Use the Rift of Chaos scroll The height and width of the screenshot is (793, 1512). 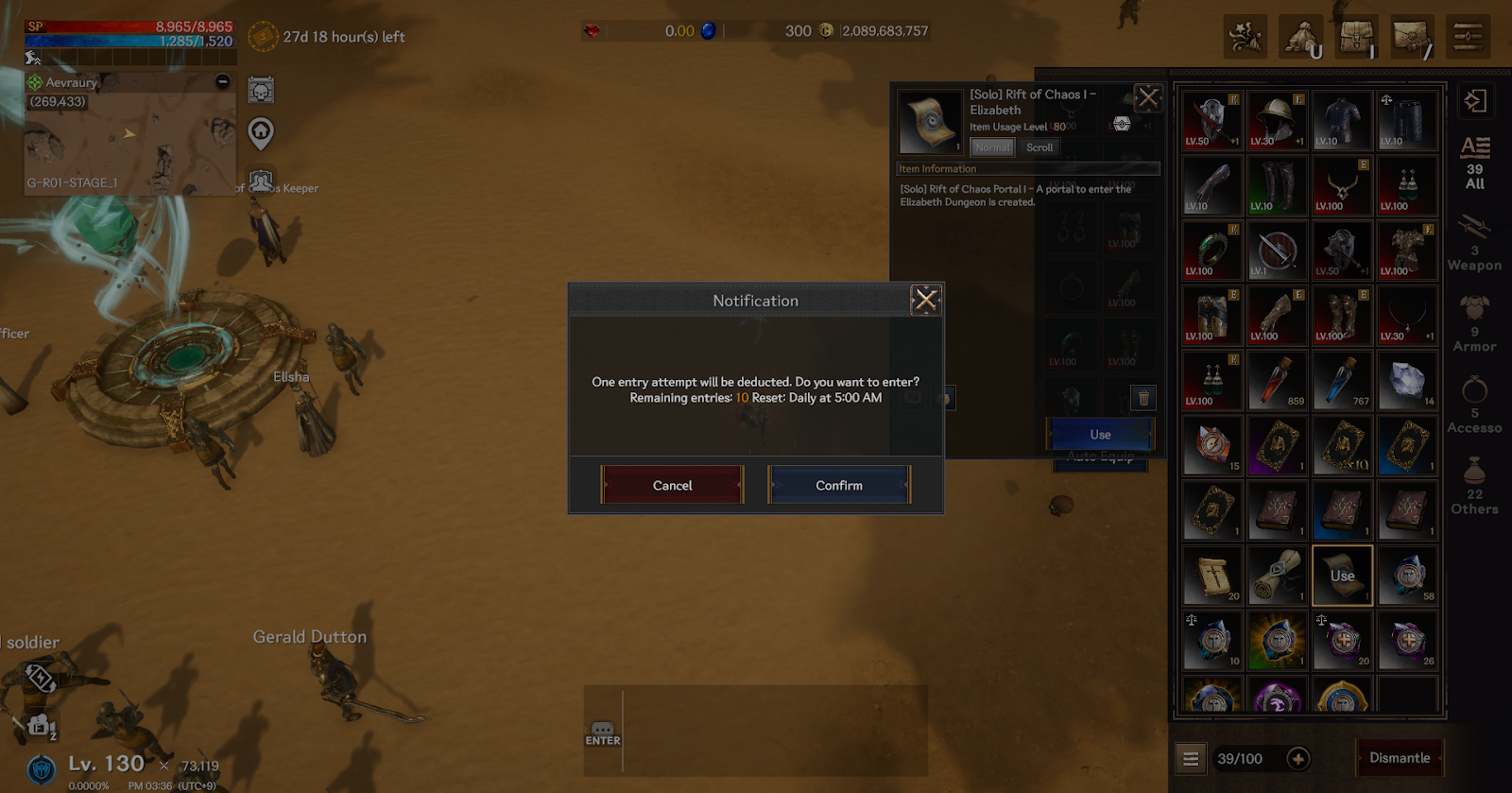[x=1100, y=434]
